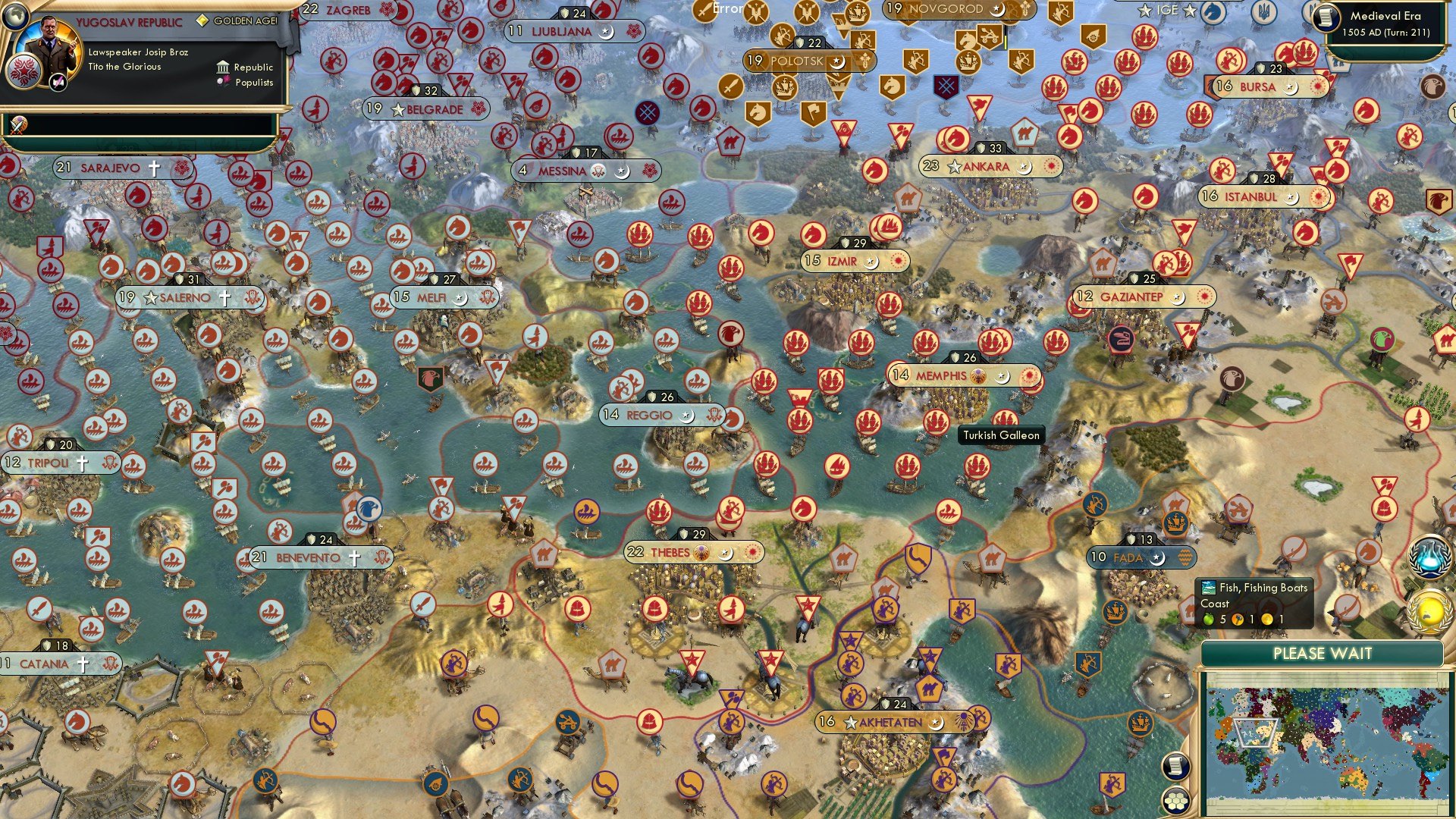Click the Error message at top center
Screen dimensions: 1456x819
tap(728, 7)
